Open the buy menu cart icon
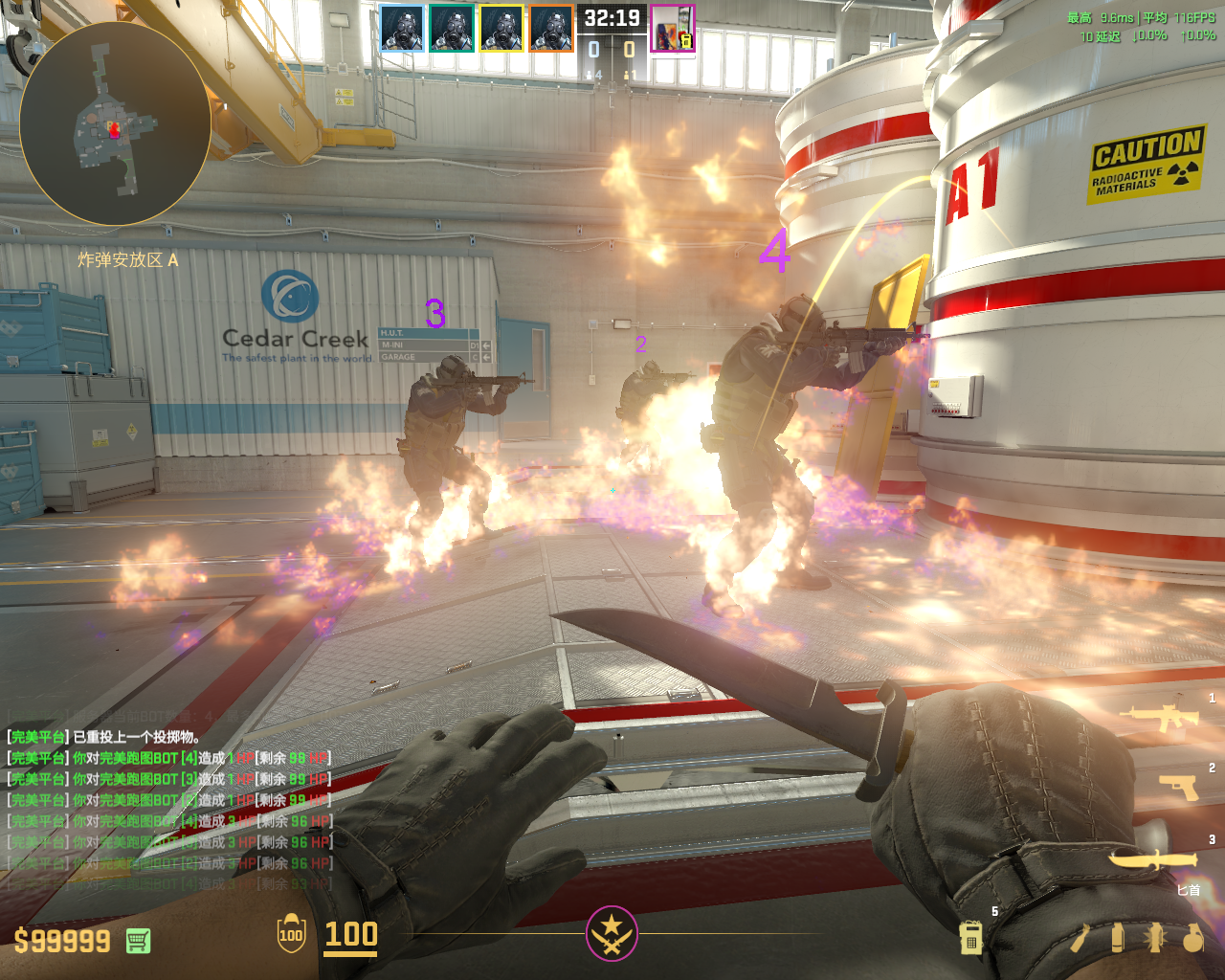Image resolution: width=1225 pixels, height=980 pixels. [x=138, y=941]
